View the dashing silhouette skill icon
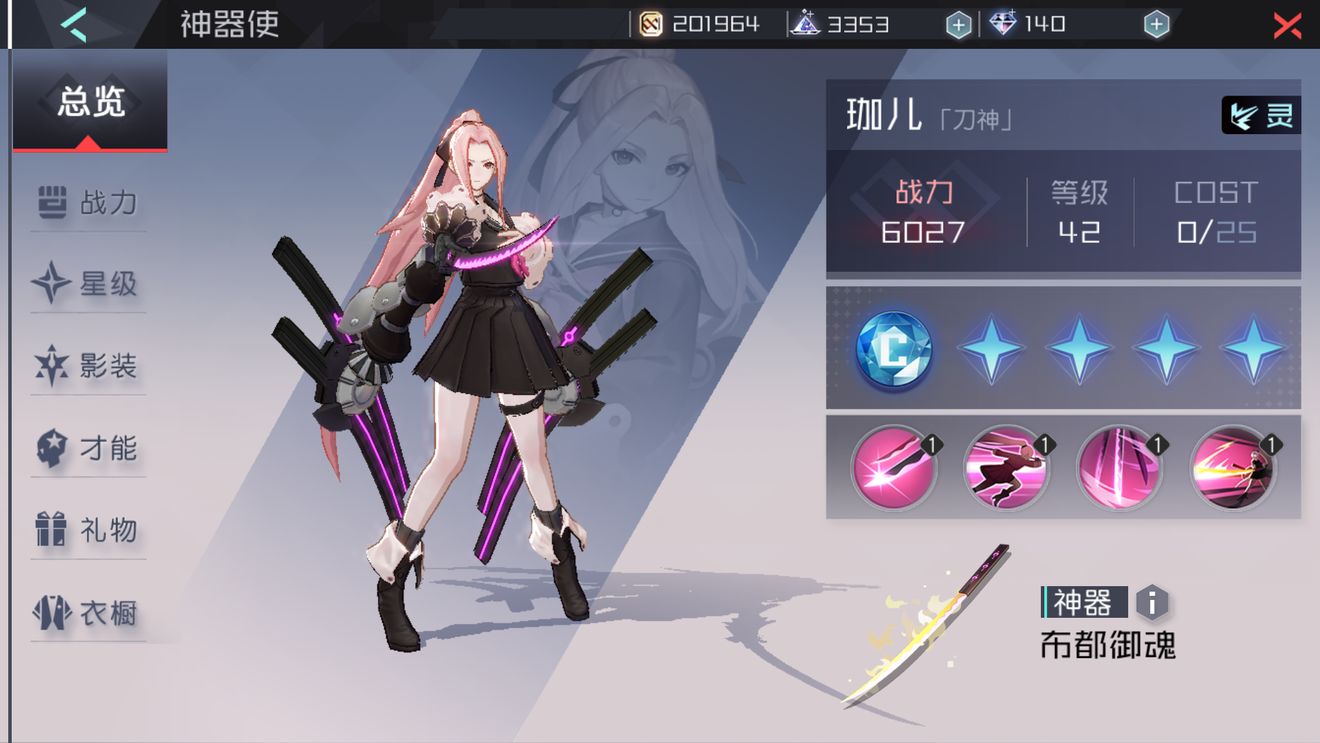Screen dimensions: 1320x743 1006,467
